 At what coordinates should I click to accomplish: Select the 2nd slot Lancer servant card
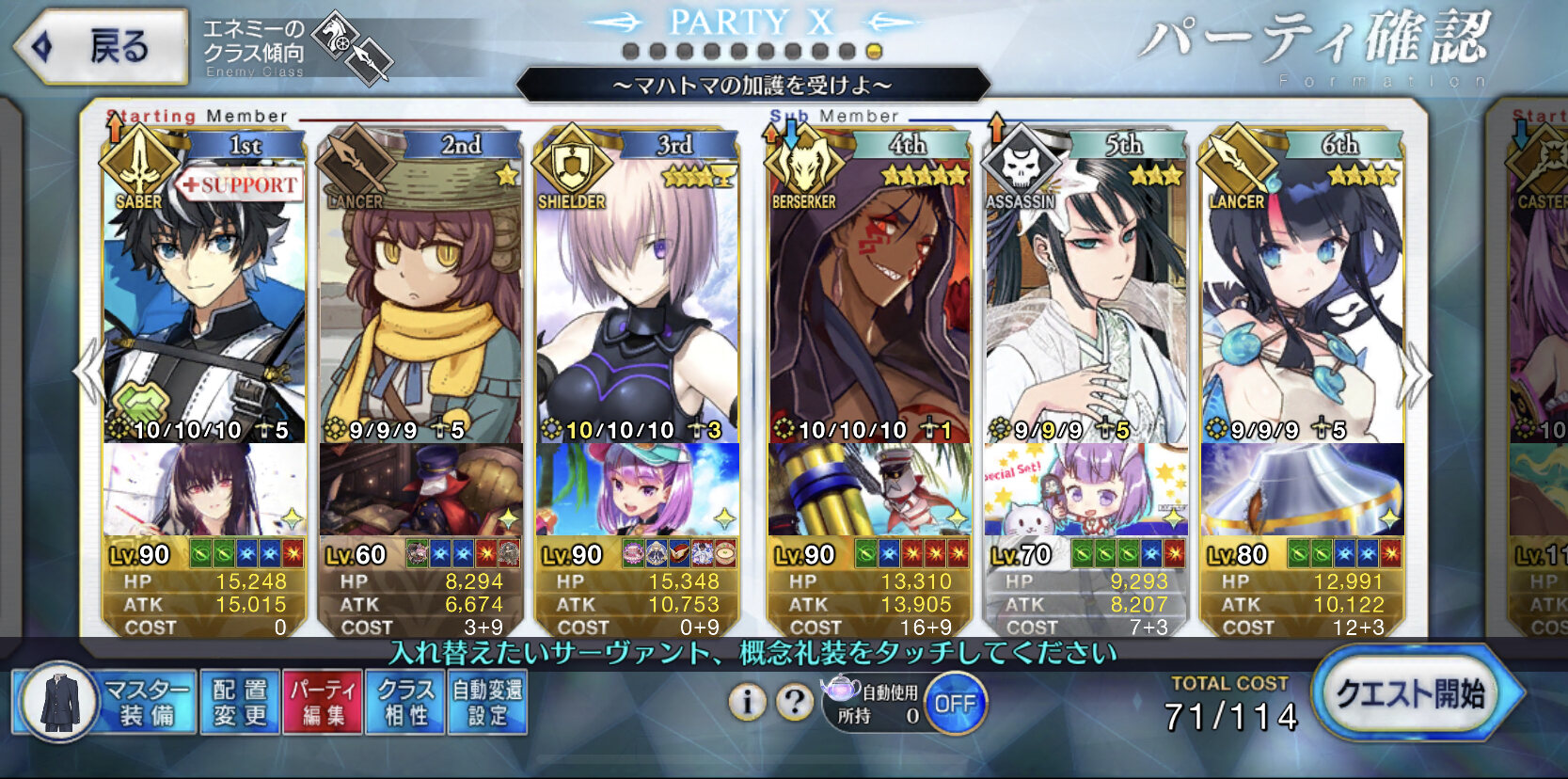(420, 301)
